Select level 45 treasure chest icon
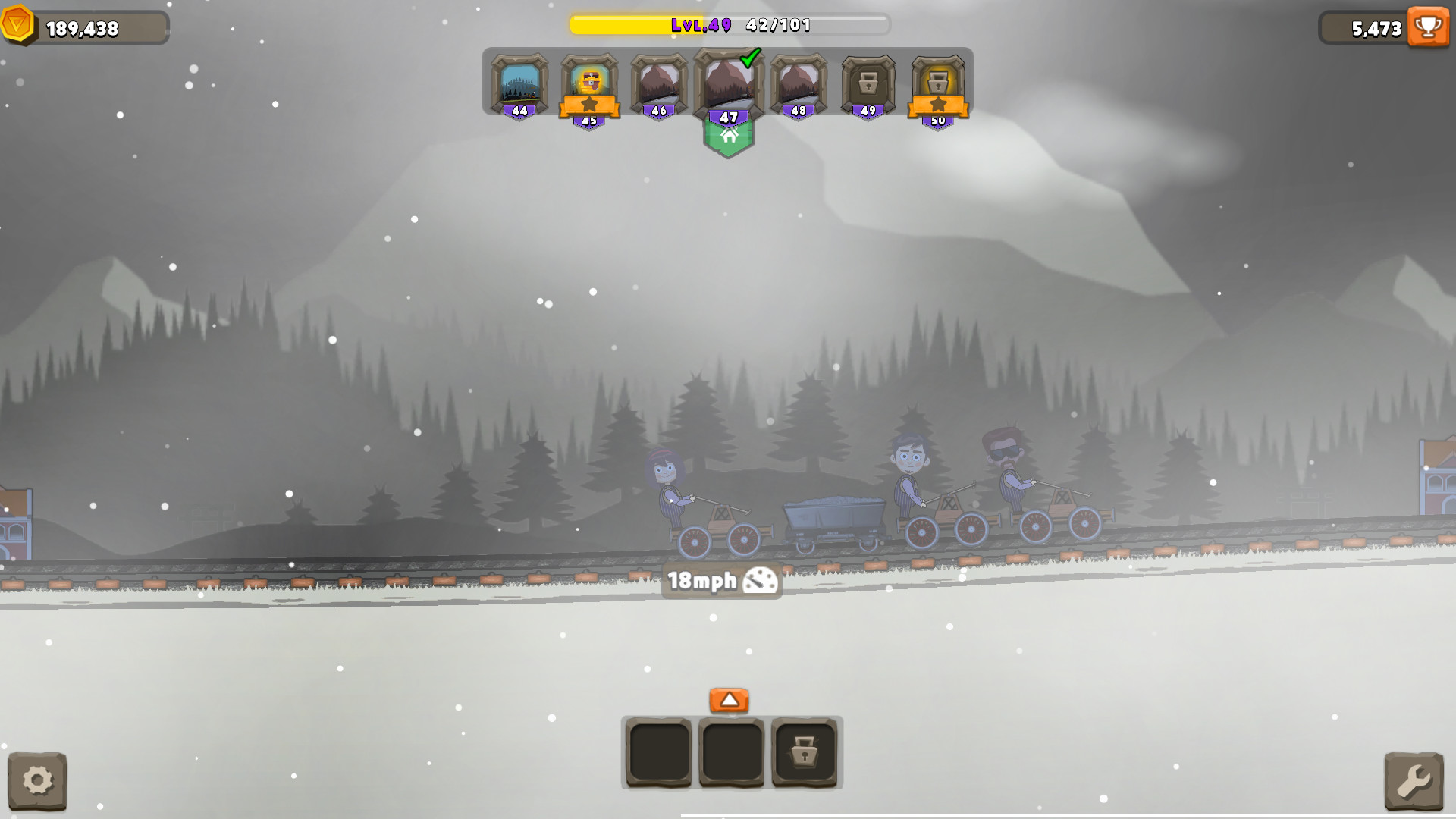Screen dimensions: 1456x819 (590, 81)
